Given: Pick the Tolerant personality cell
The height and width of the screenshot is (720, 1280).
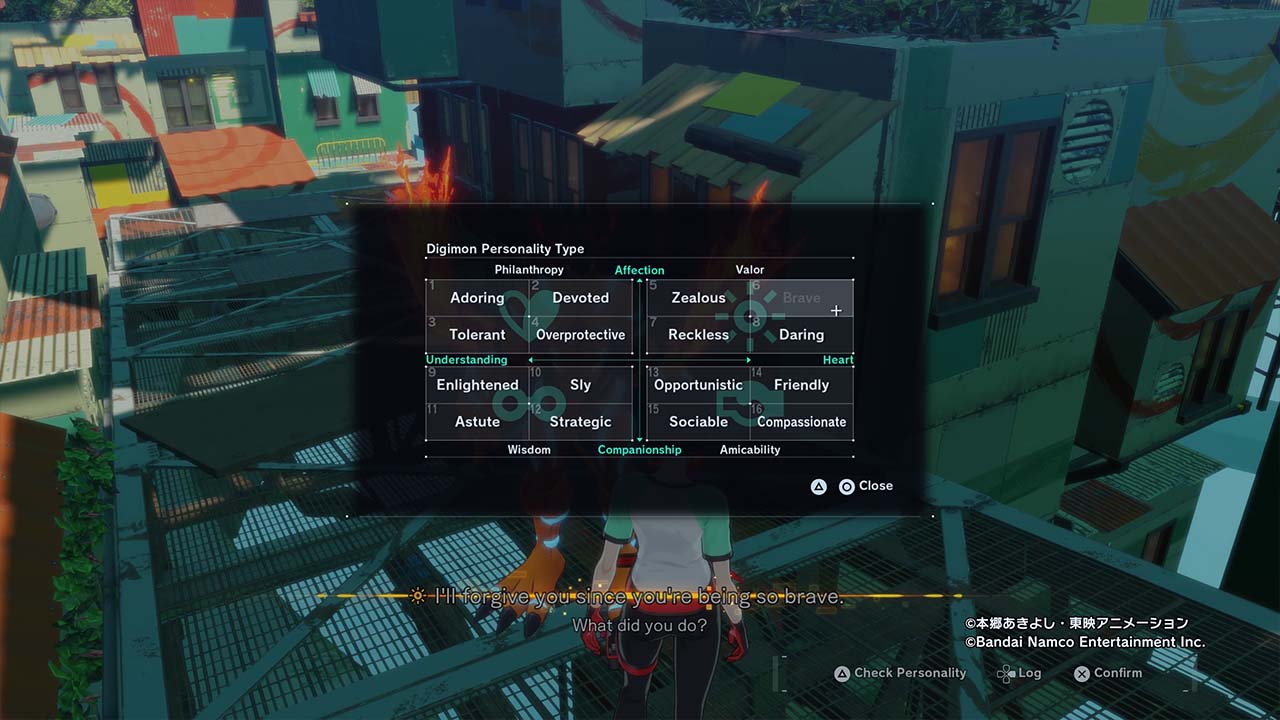Looking at the screenshot, I should click(477, 335).
